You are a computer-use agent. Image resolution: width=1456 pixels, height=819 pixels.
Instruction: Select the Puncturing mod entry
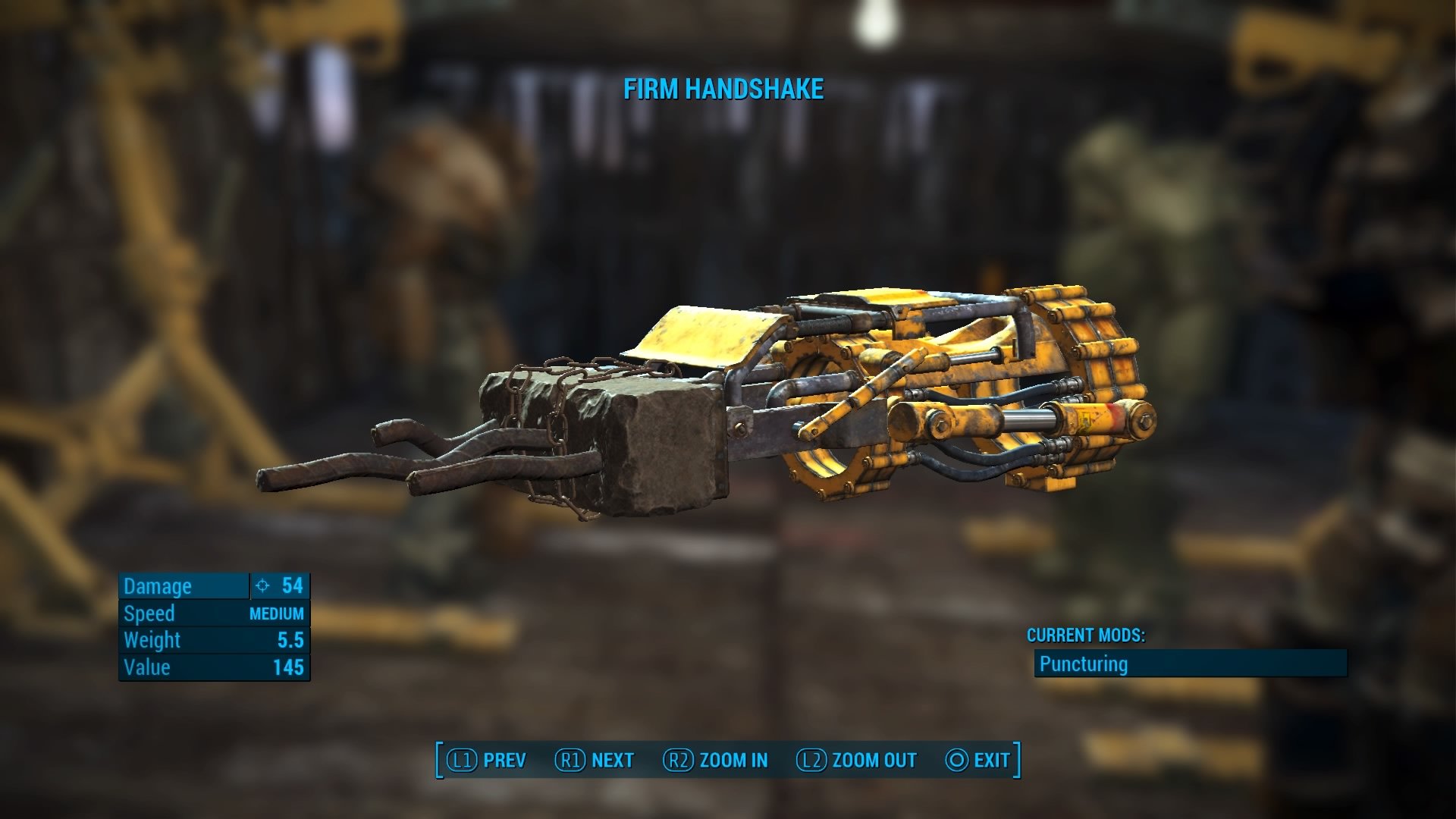click(1190, 664)
